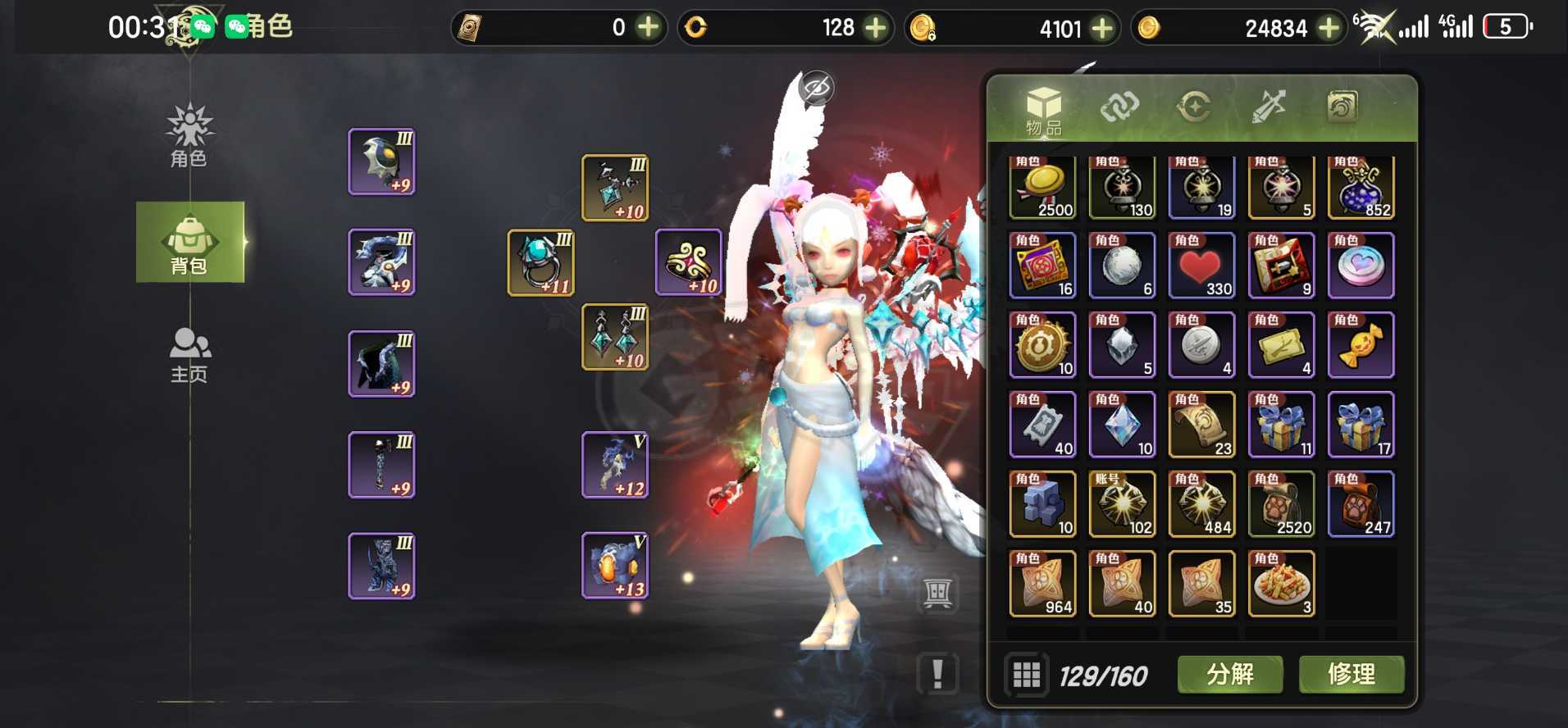Open the exclamation mark info button
This screenshot has width=1568, height=728.
pyautogui.click(x=937, y=675)
